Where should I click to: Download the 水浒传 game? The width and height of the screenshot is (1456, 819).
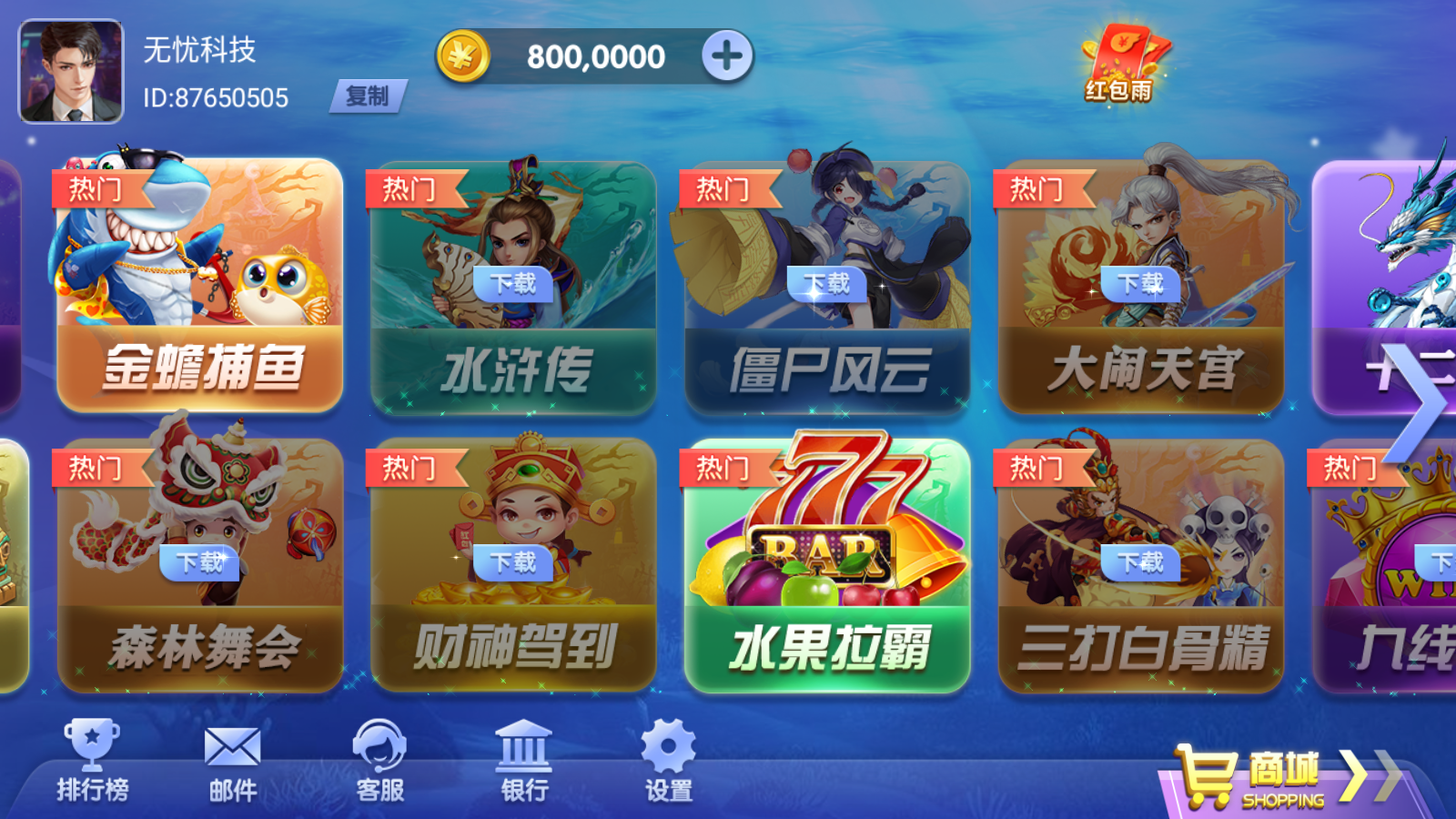512,285
